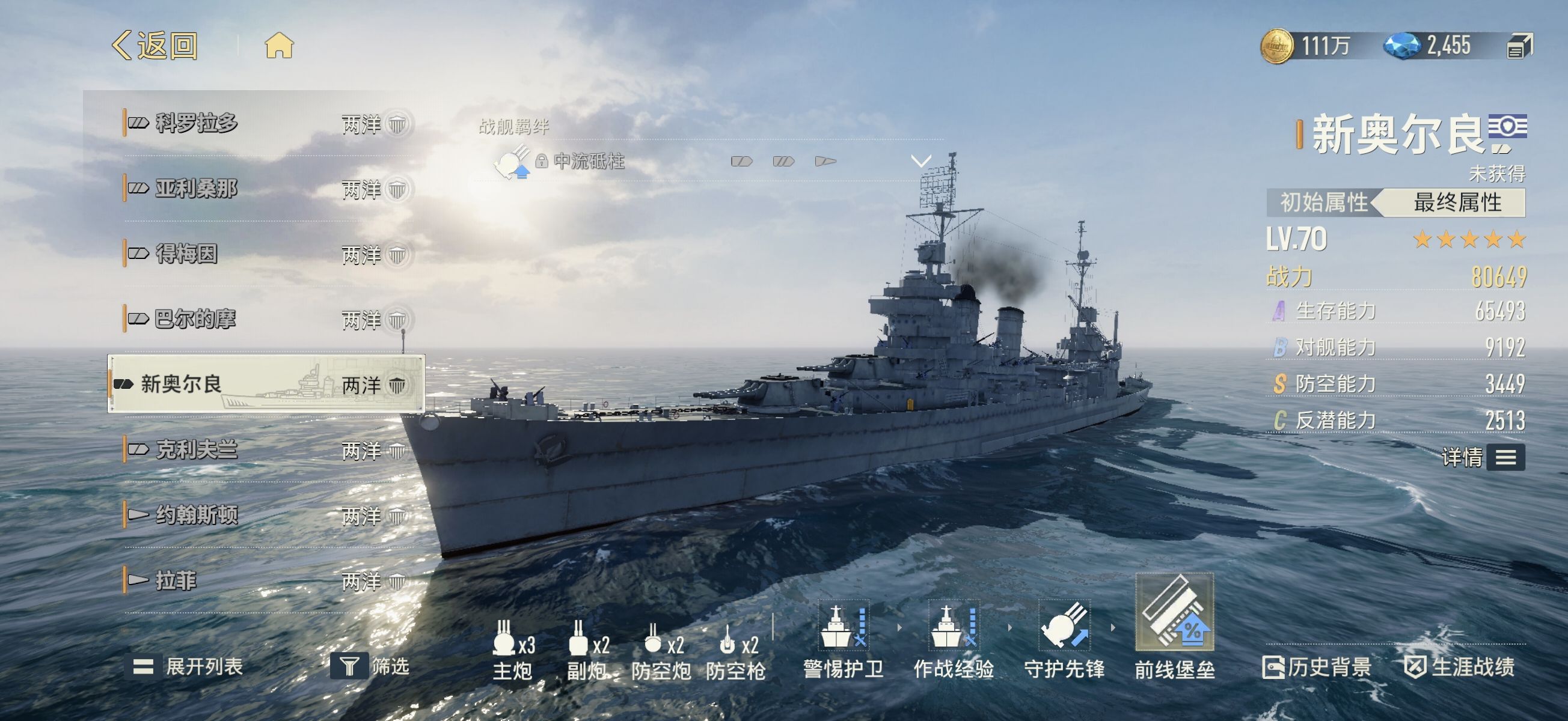Expand the ship list with 展开列表
Screen dimensions: 1568x721
point(189,667)
